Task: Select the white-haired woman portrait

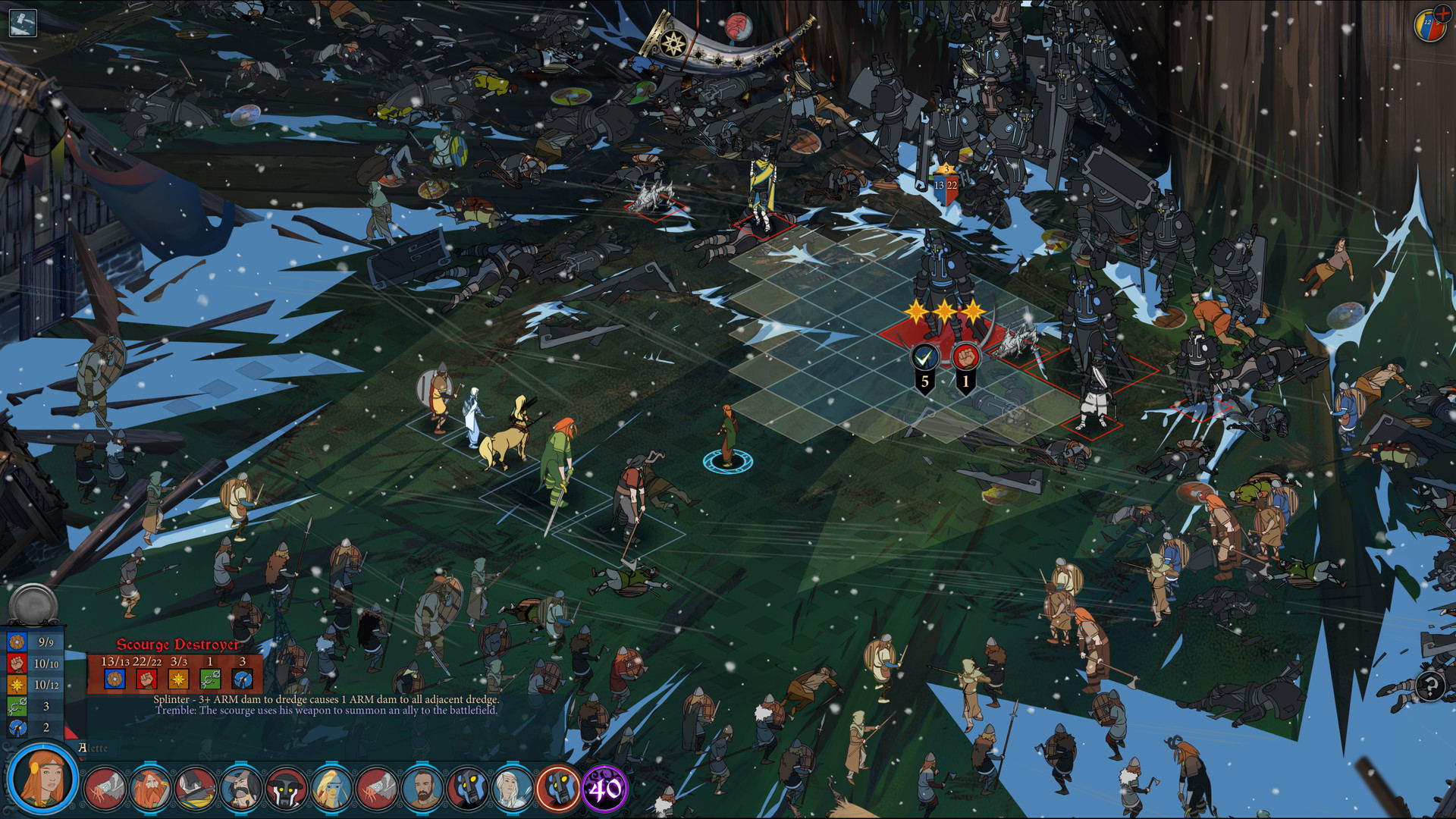Action: tap(513, 789)
